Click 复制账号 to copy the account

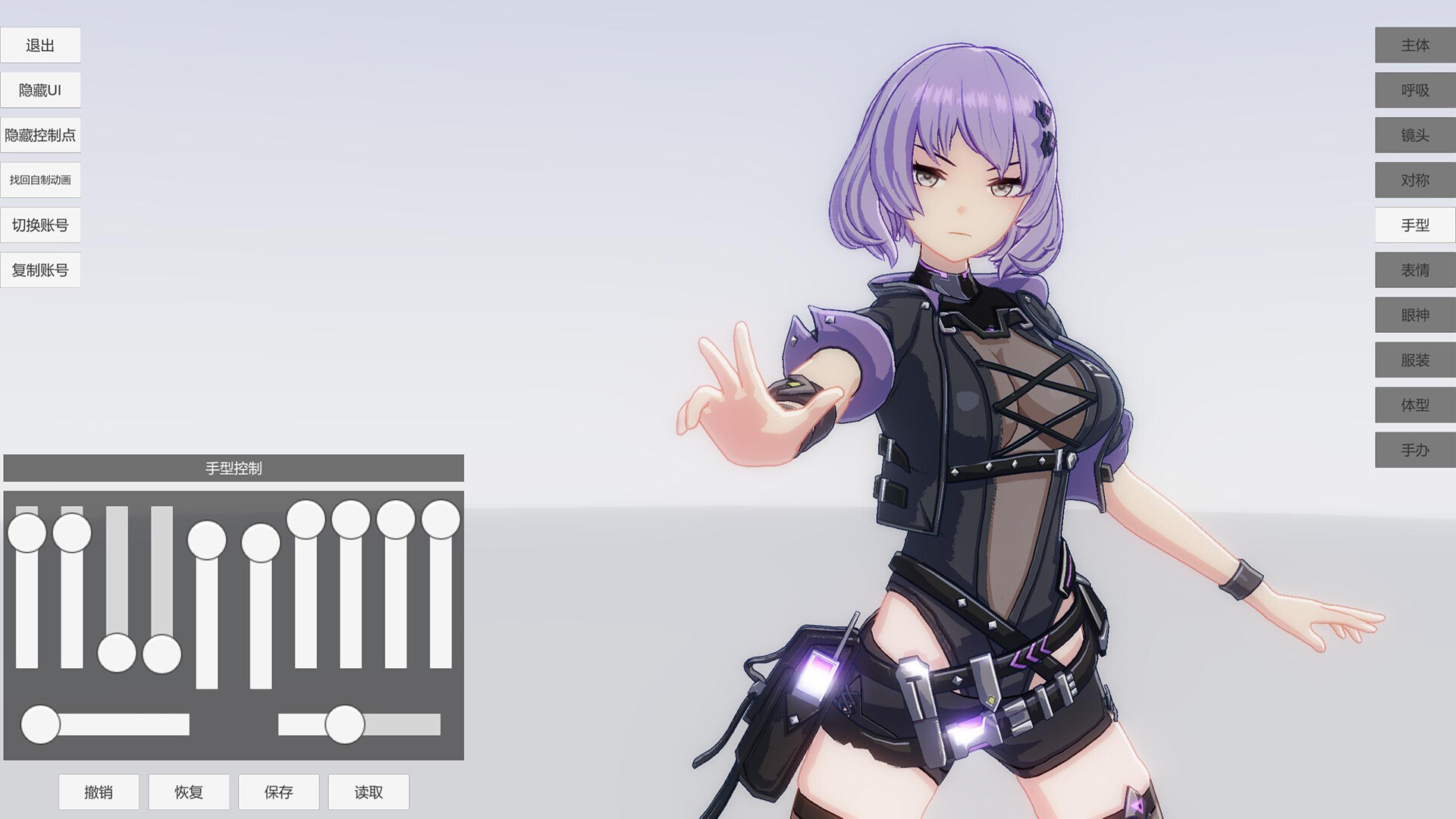(x=41, y=269)
